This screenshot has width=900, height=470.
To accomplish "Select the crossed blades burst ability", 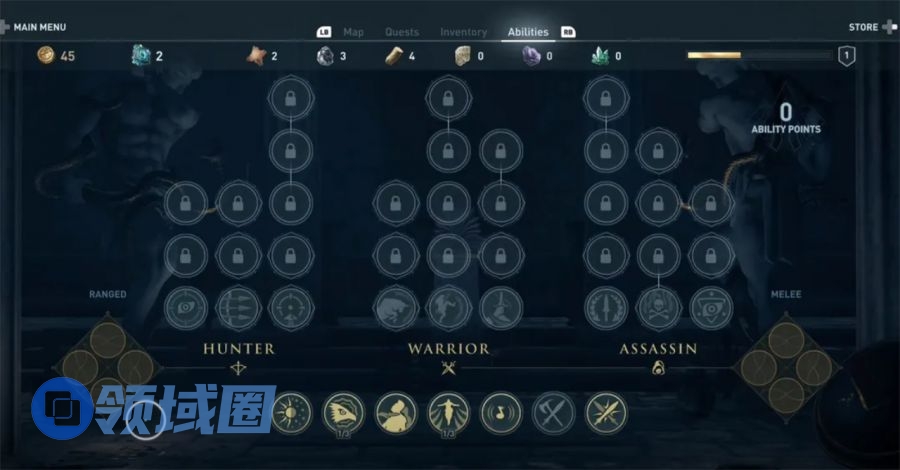I will (x=606, y=412).
